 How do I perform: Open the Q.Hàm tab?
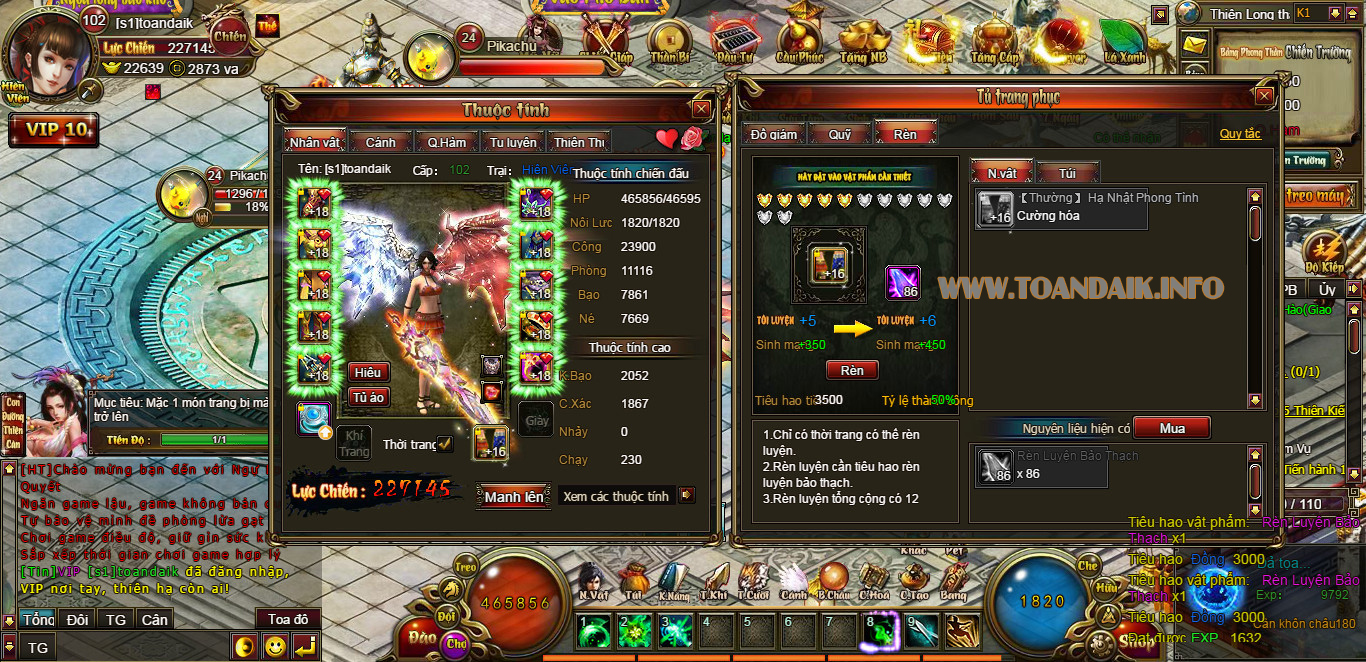coord(446,142)
